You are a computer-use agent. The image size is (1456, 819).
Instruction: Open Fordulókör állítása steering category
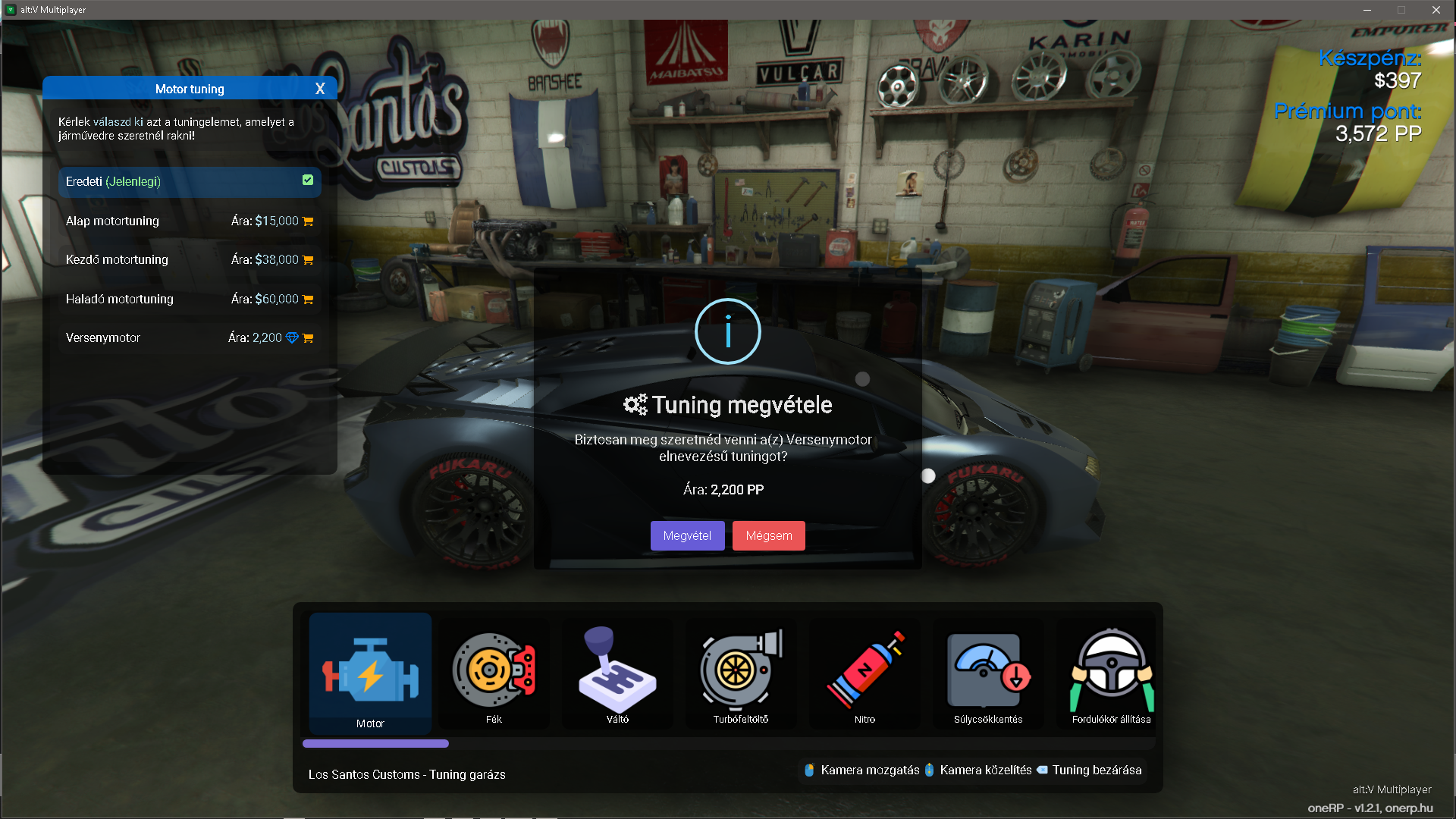tap(1111, 673)
